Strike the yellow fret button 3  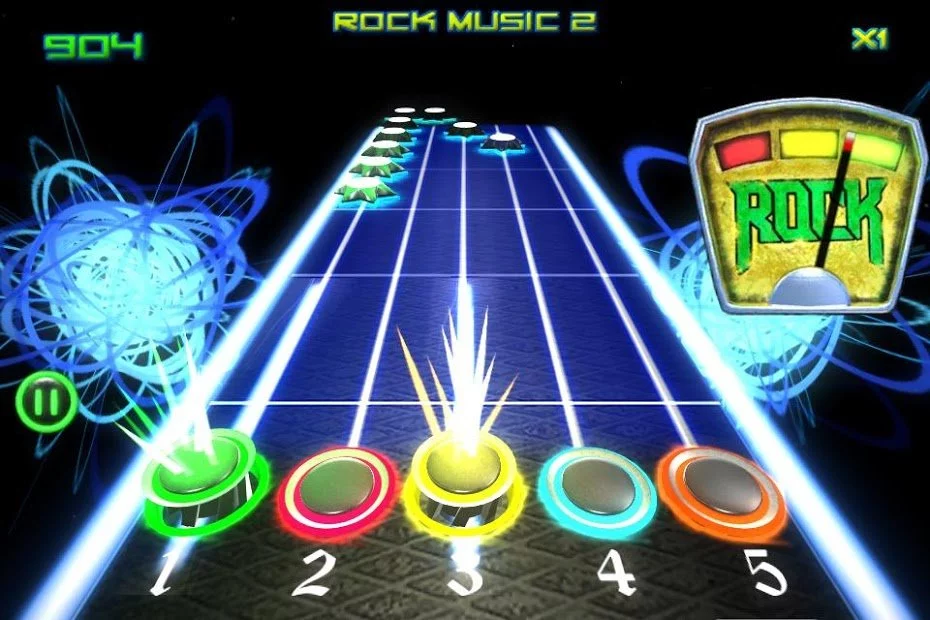coord(462,482)
